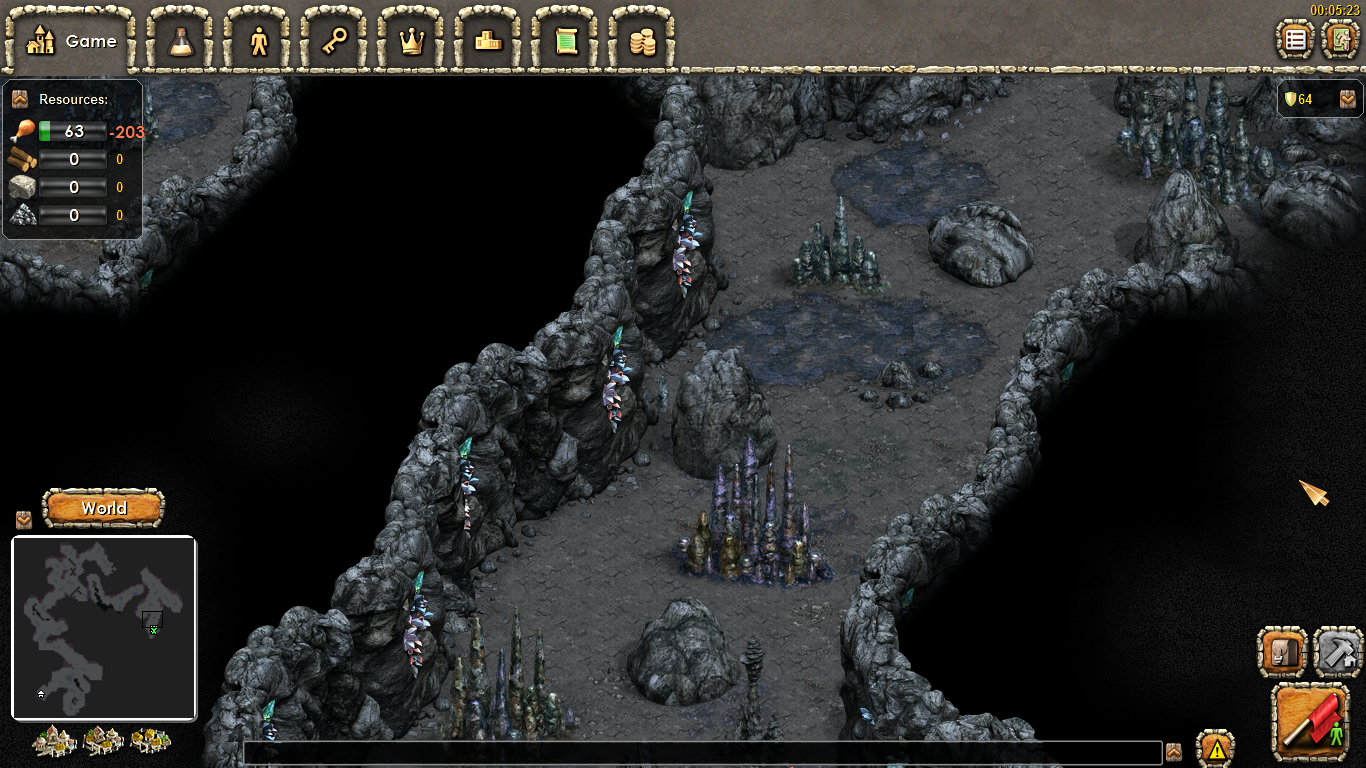The height and width of the screenshot is (768, 1366).
Task: Switch to the potion flask tab
Action: click(x=182, y=41)
